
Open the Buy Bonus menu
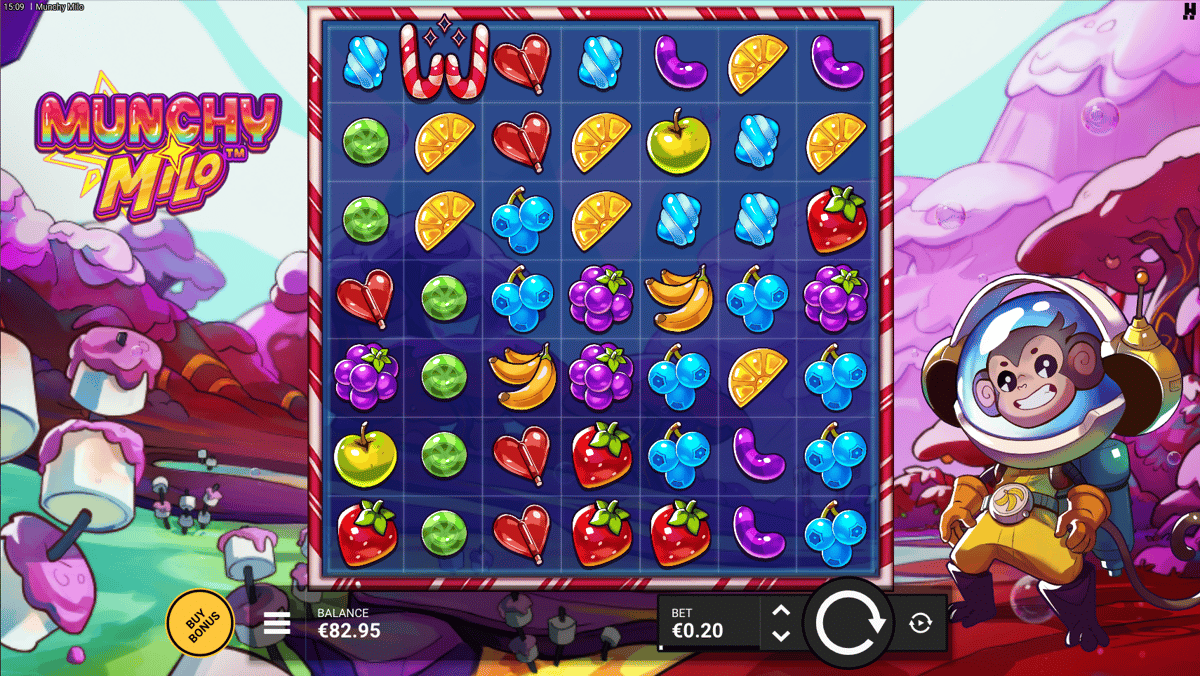pos(199,623)
